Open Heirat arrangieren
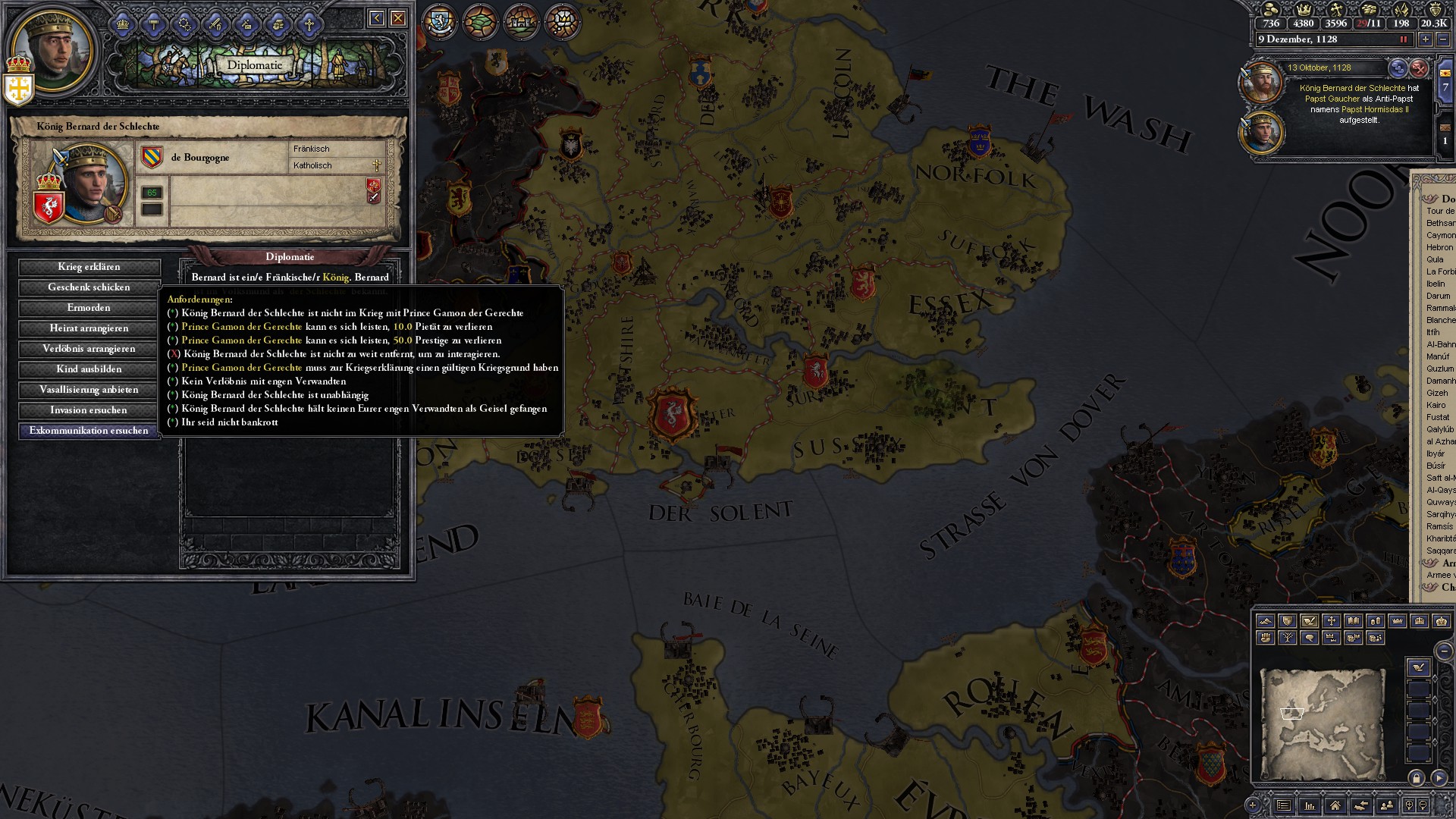The height and width of the screenshot is (819, 1456). [x=89, y=328]
